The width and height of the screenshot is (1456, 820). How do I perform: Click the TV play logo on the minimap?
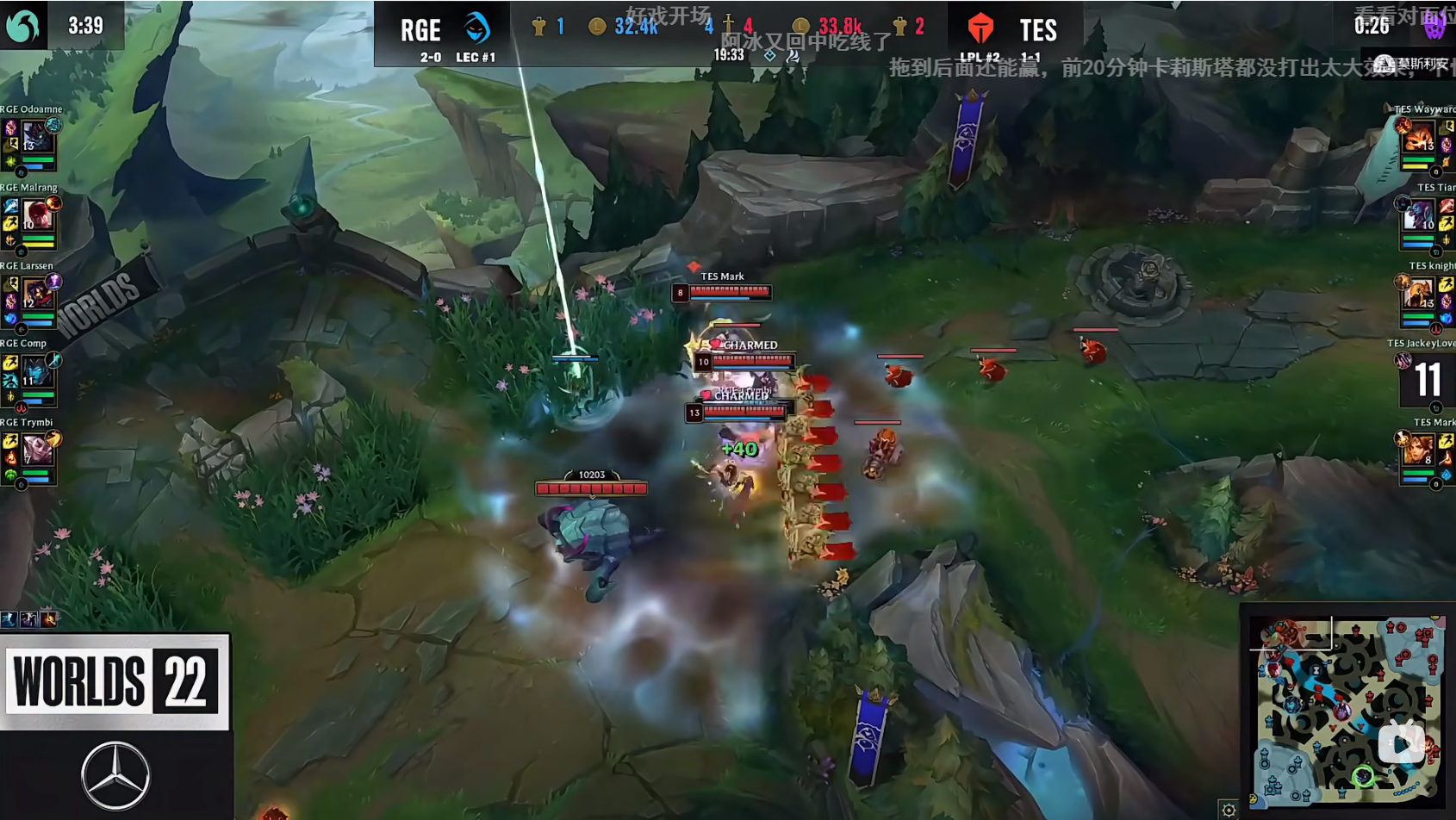pyautogui.click(x=1401, y=743)
